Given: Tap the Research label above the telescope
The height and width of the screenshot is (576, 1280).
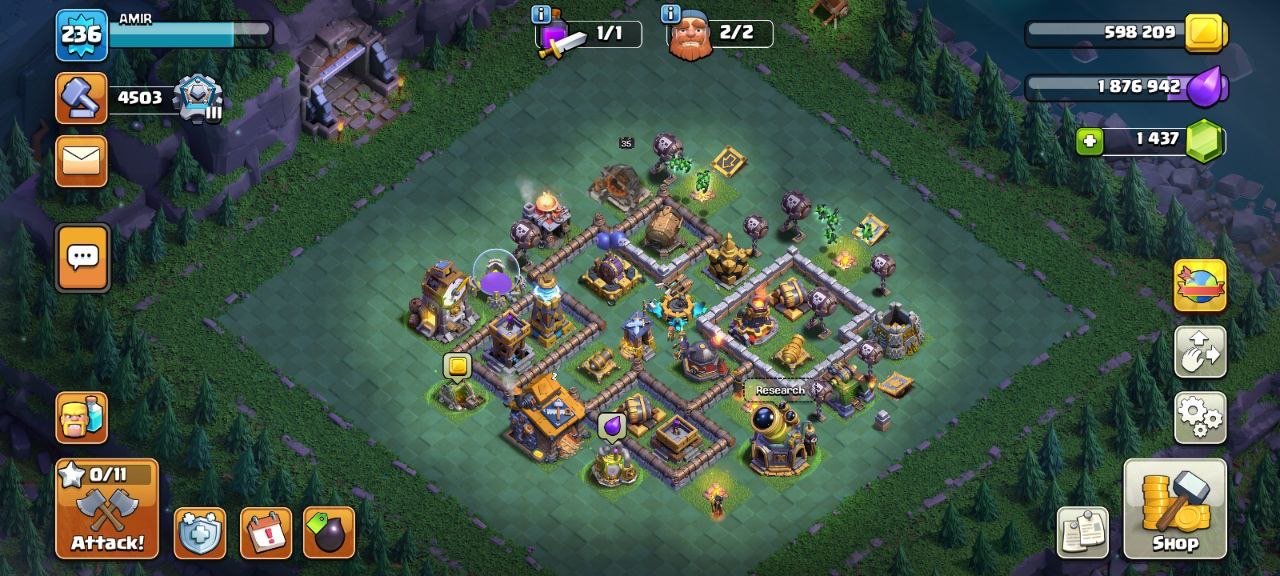Looking at the screenshot, I should pos(779,390).
